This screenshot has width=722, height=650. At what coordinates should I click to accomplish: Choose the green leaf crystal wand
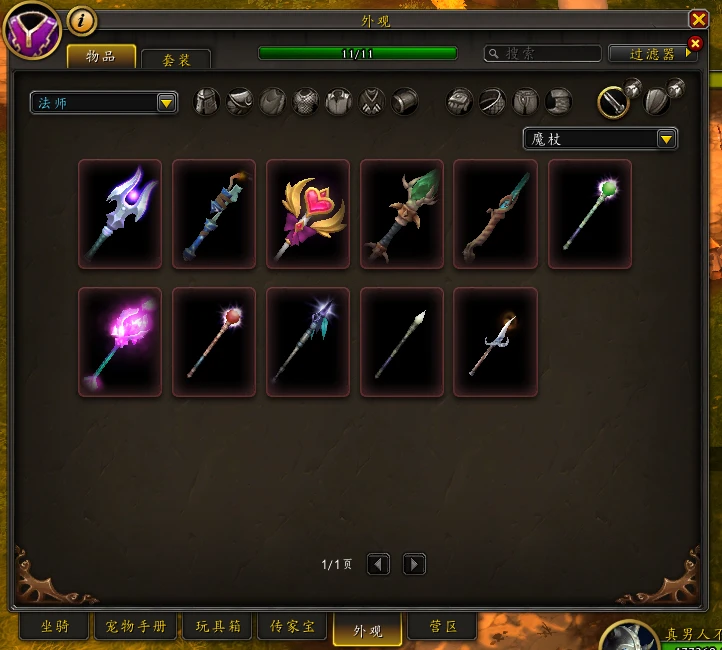click(x=402, y=214)
